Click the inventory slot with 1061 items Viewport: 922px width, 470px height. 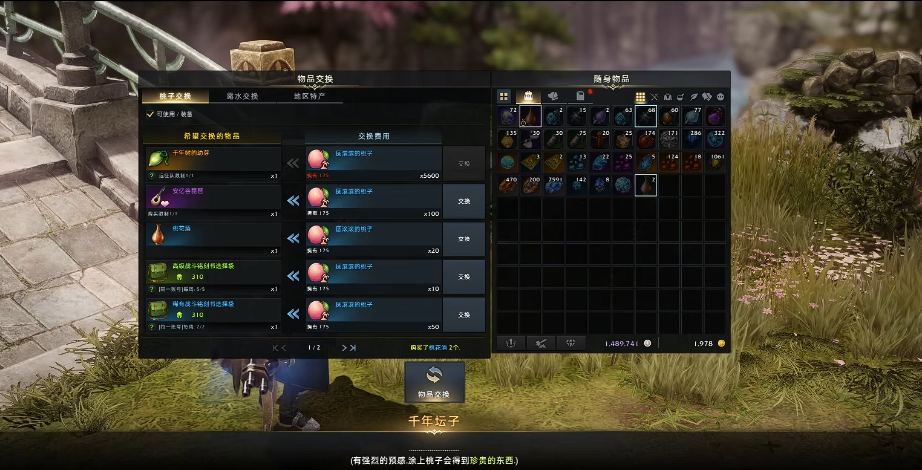click(715, 162)
